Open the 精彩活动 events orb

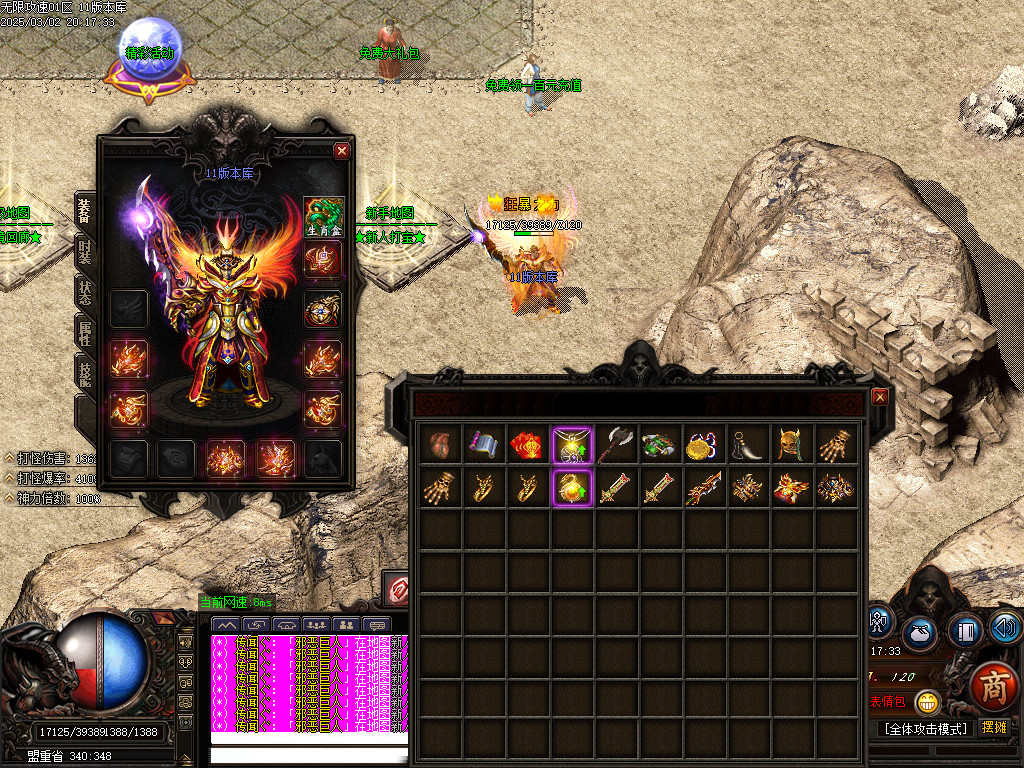[150, 55]
